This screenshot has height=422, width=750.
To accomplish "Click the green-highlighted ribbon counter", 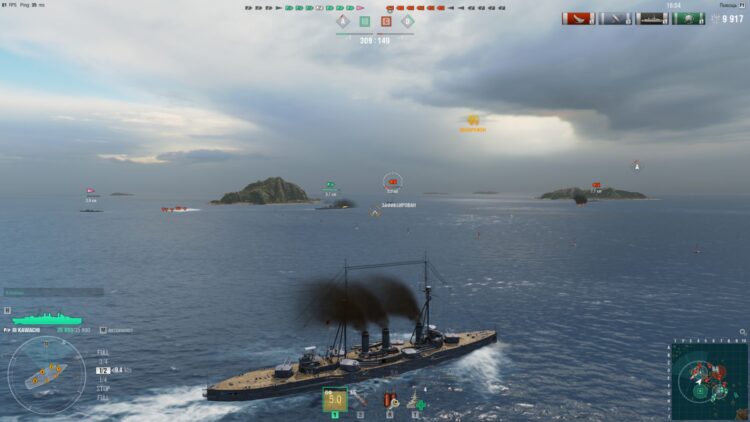I will [x=689, y=18].
